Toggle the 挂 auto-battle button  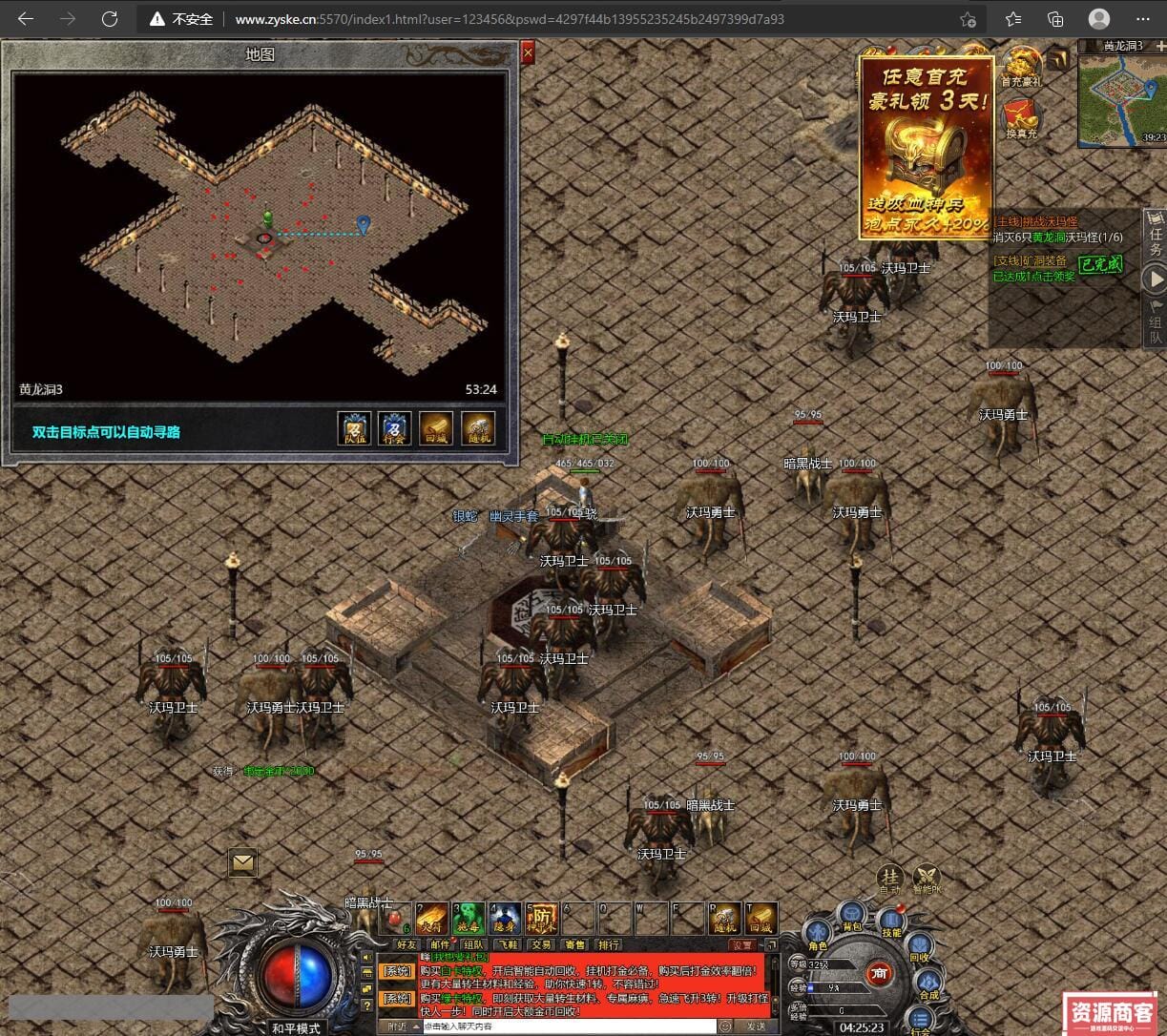pyautogui.click(x=890, y=879)
